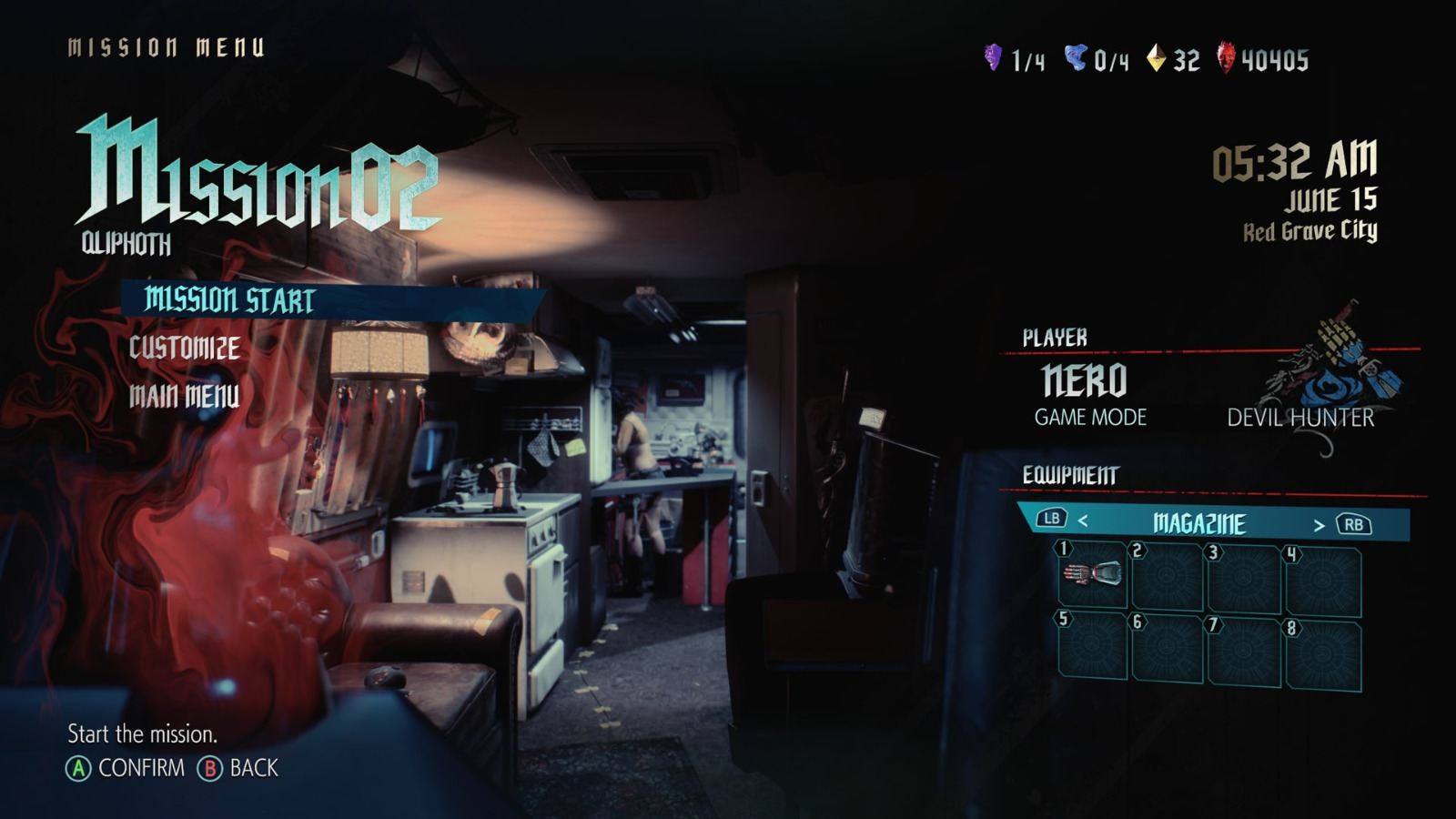Screen dimensions: 1456x819
Task: Select Main Menu from the mission menu
Action: 185,397
